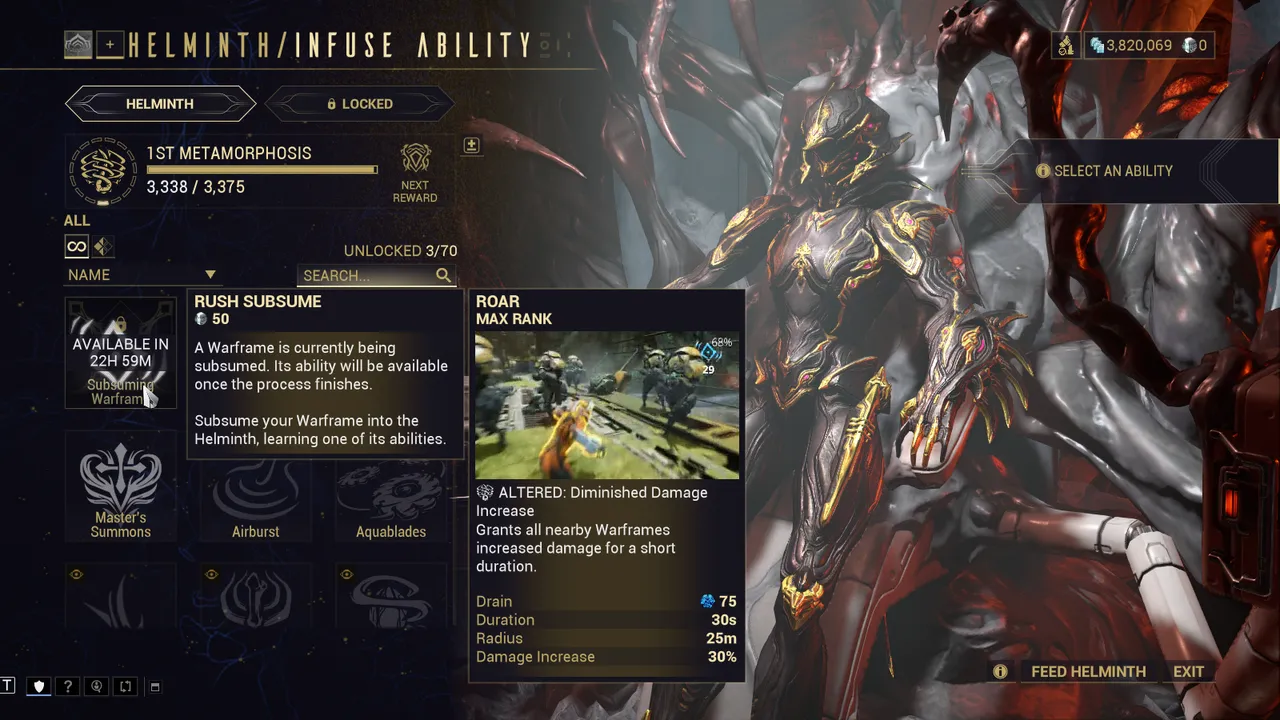The width and height of the screenshot is (1280, 720).
Task: Choose the Master's Summons ability
Action: click(121, 486)
